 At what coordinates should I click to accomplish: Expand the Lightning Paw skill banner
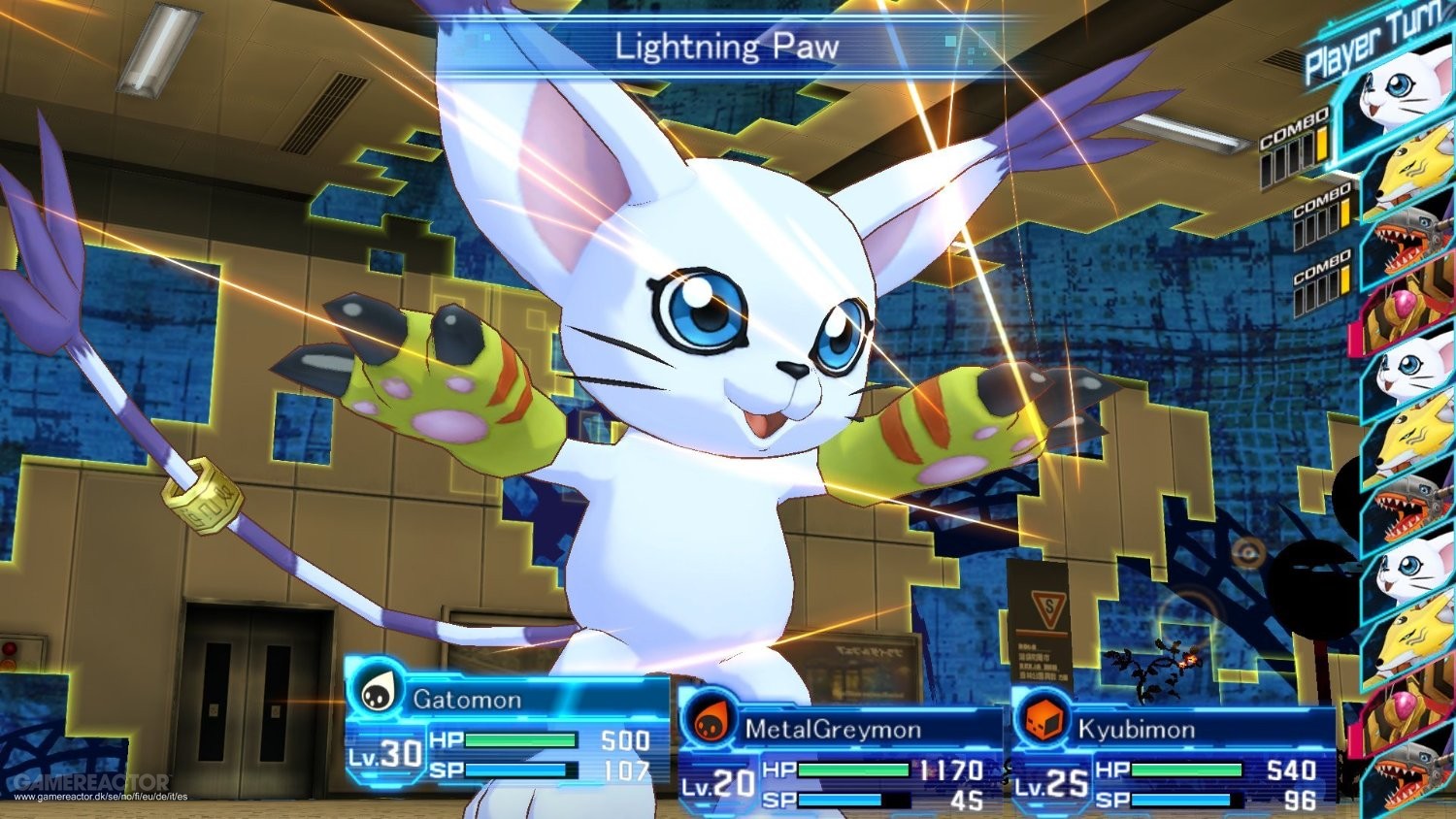(727, 45)
